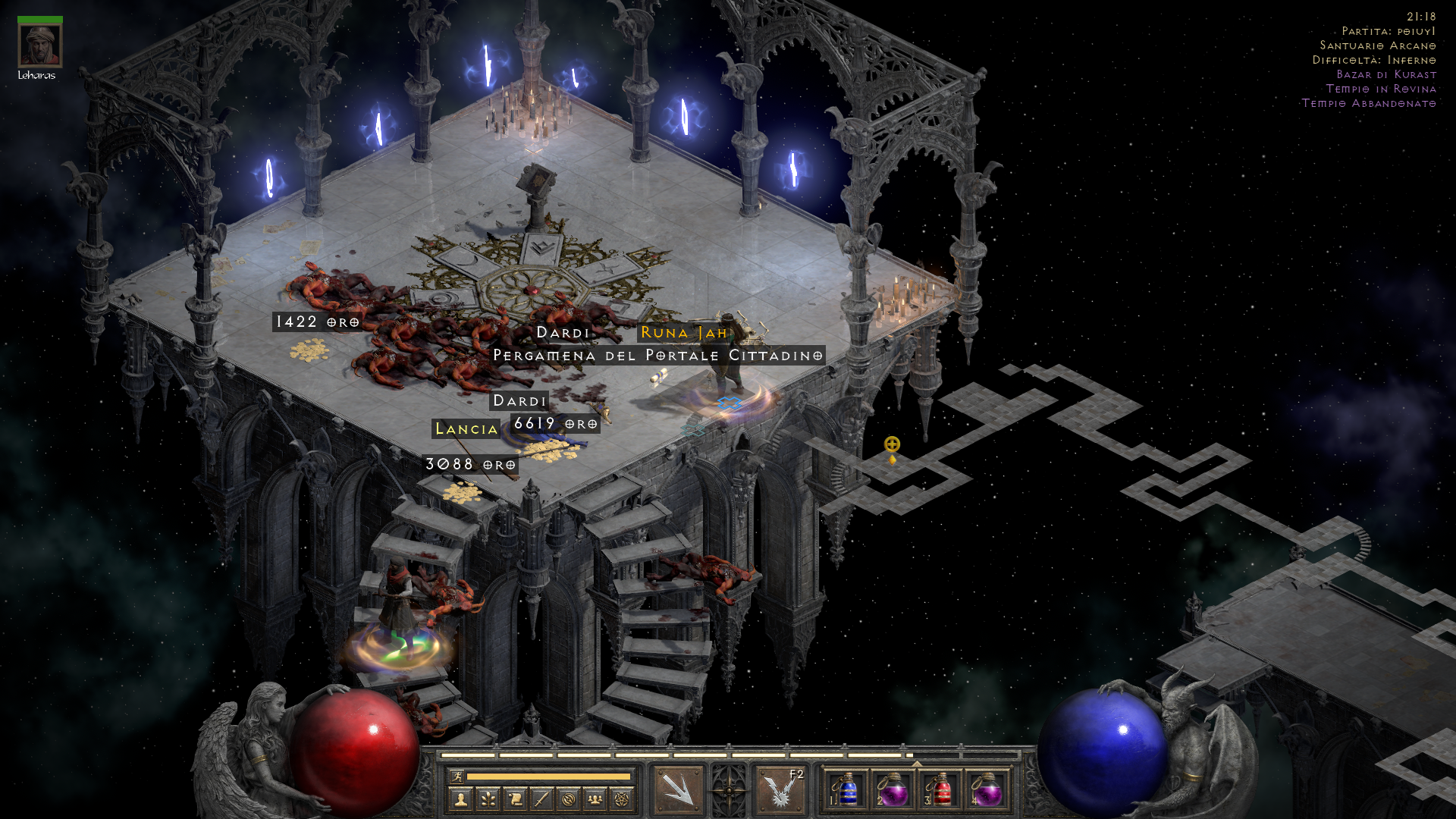This screenshot has height=819, width=1456.
Task: Use the purple potion in belt slot 4
Action: coord(987,790)
